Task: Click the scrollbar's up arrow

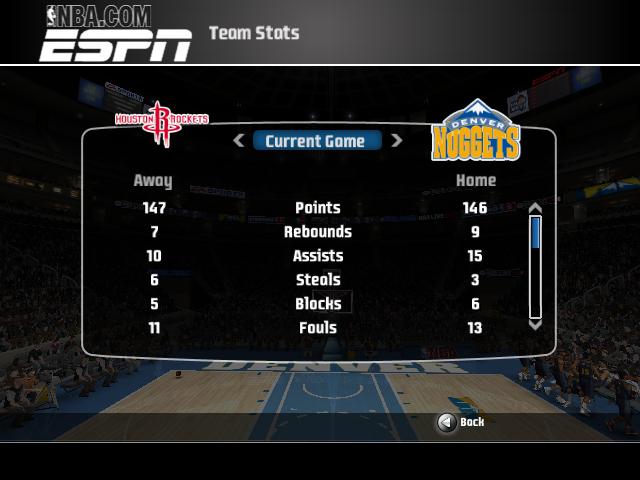Action: click(x=535, y=208)
